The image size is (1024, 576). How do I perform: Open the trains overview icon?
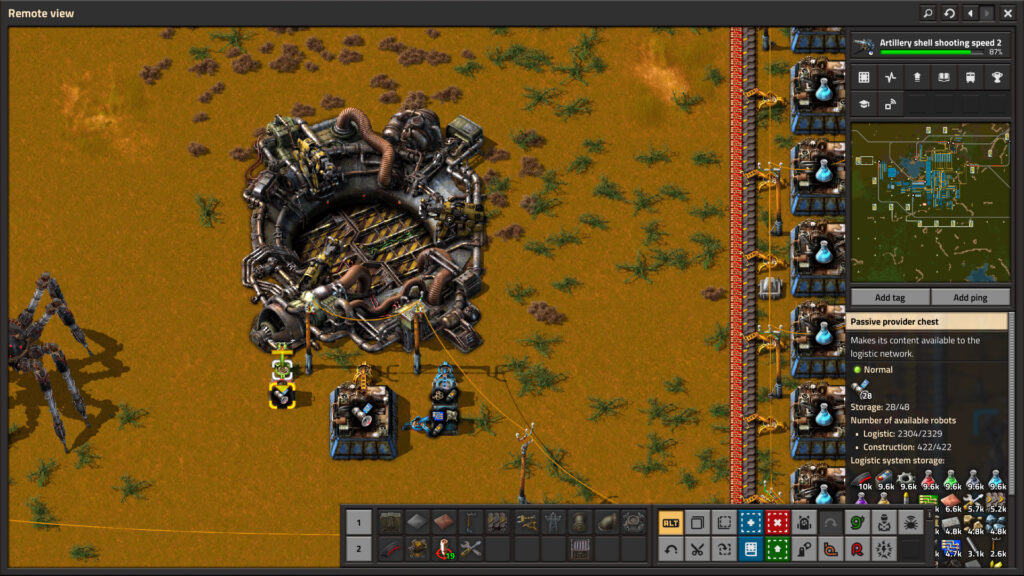click(x=970, y=77)
